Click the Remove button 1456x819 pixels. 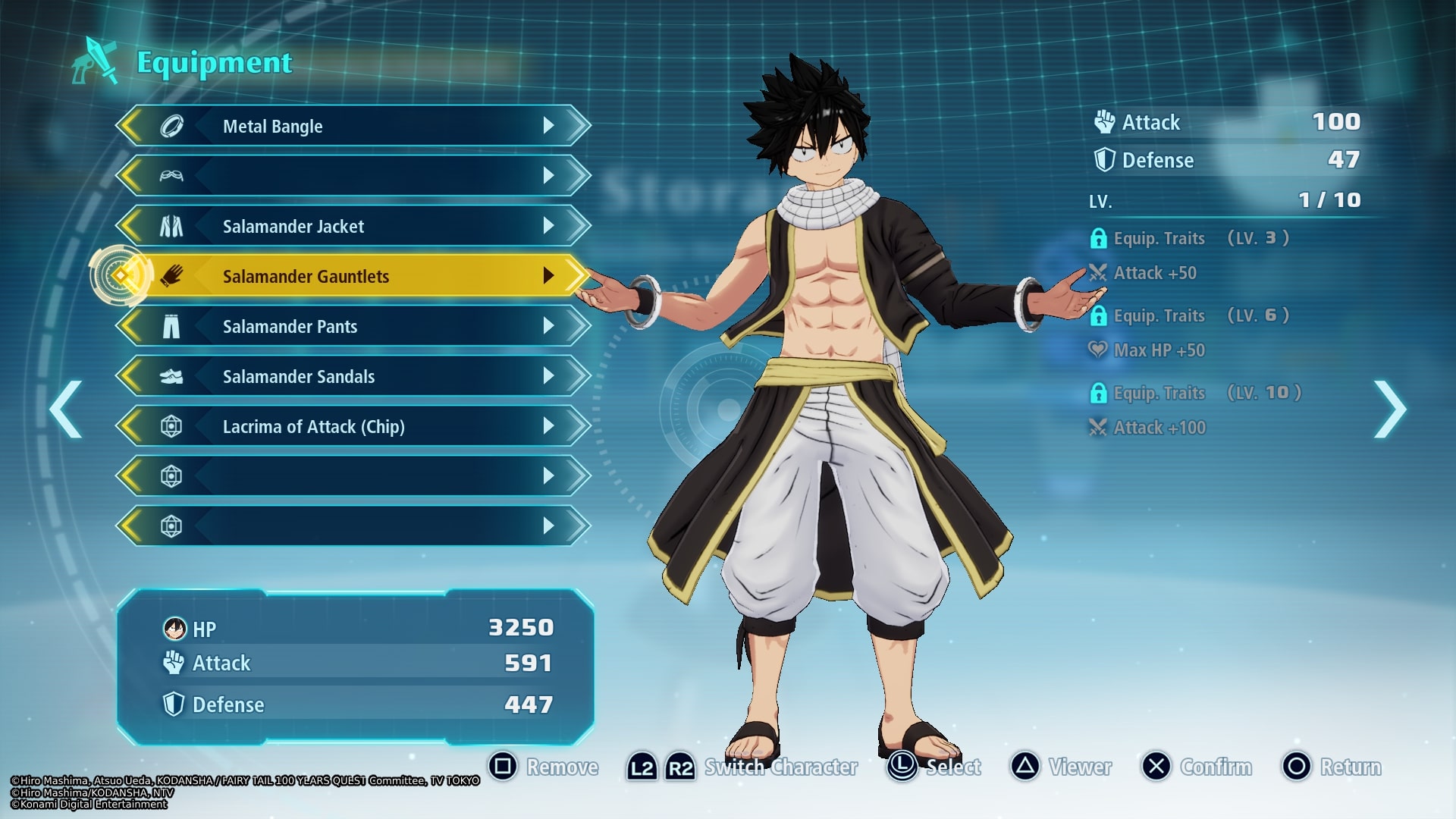(563, 767)
